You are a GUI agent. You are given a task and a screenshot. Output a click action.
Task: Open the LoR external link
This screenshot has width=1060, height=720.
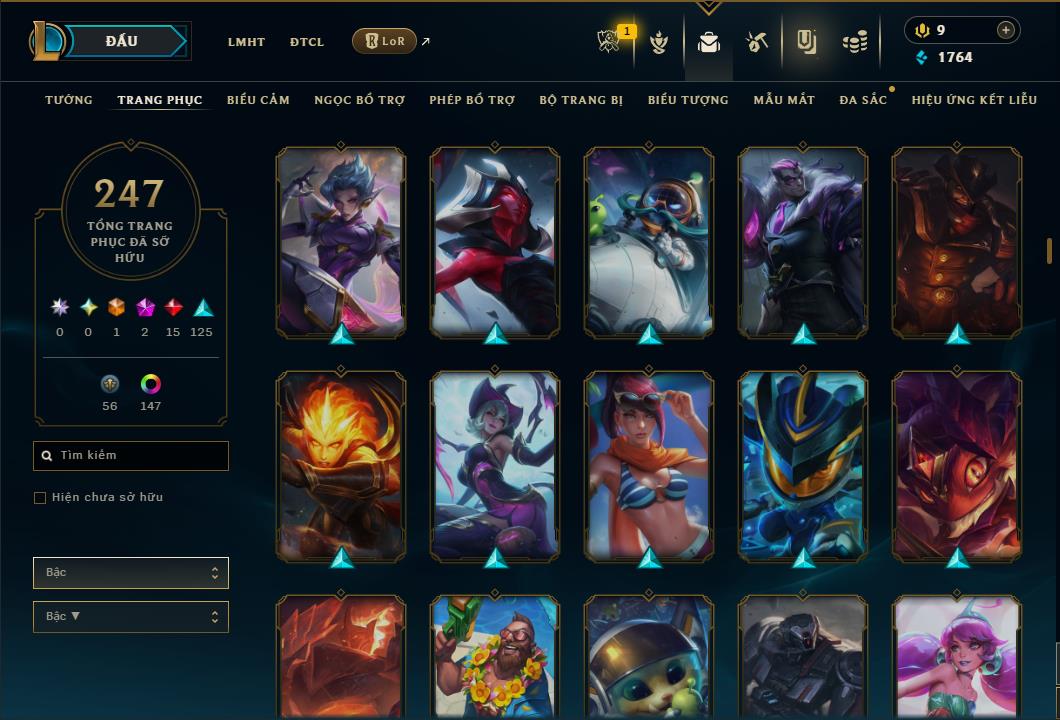(385, 41)
